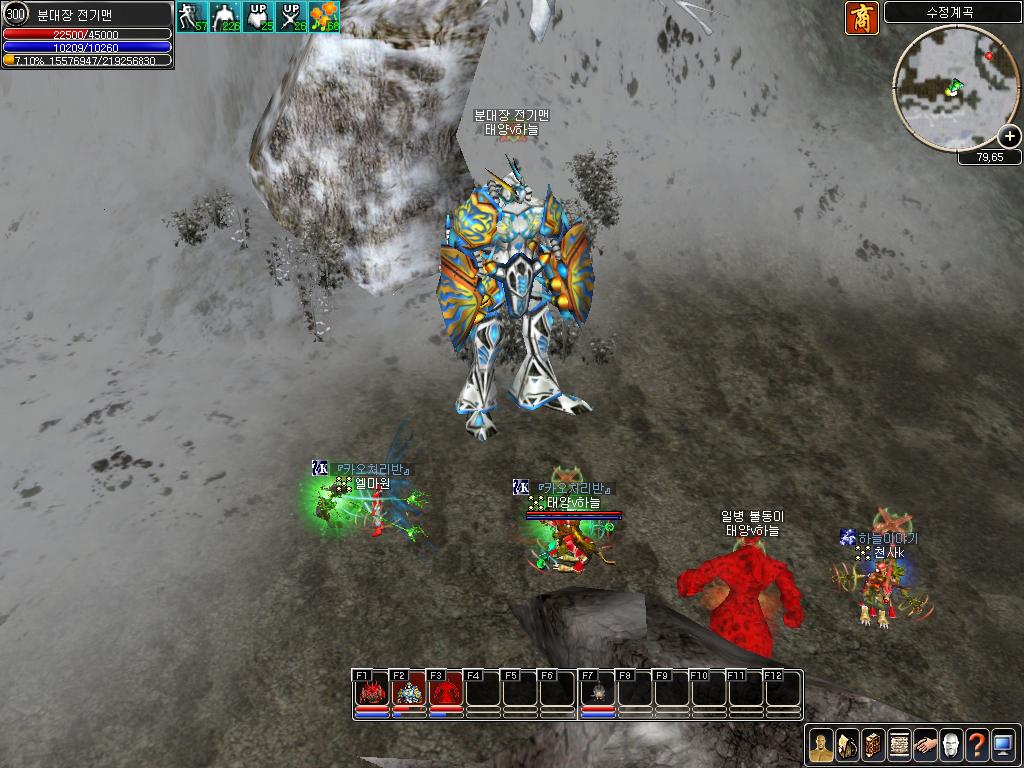This screenshot has height=768, width=1024.
Task: Click the minimap plus zoom button
Action: click(1010, 137)
